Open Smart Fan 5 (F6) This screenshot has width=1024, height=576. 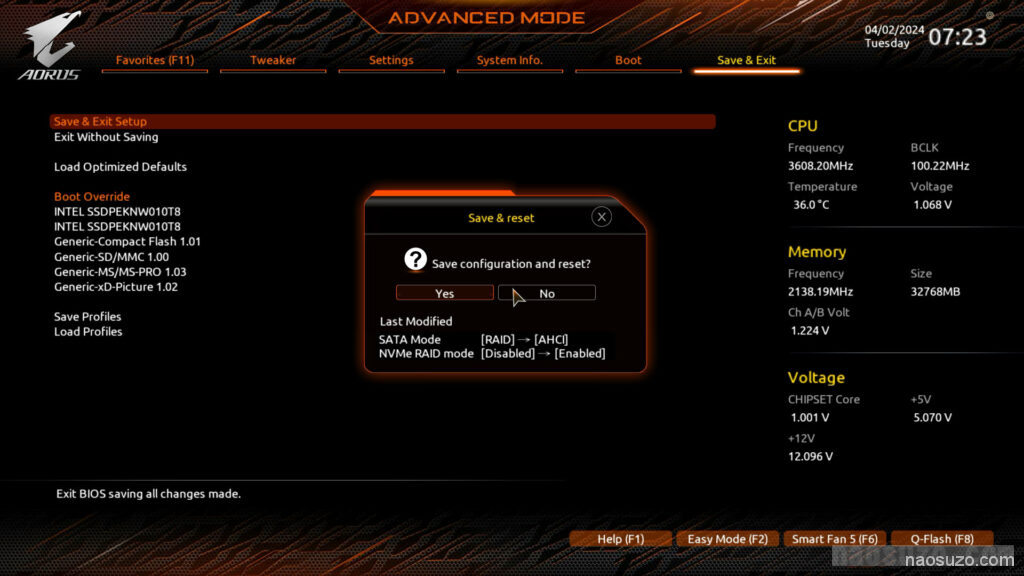point(834,539)
